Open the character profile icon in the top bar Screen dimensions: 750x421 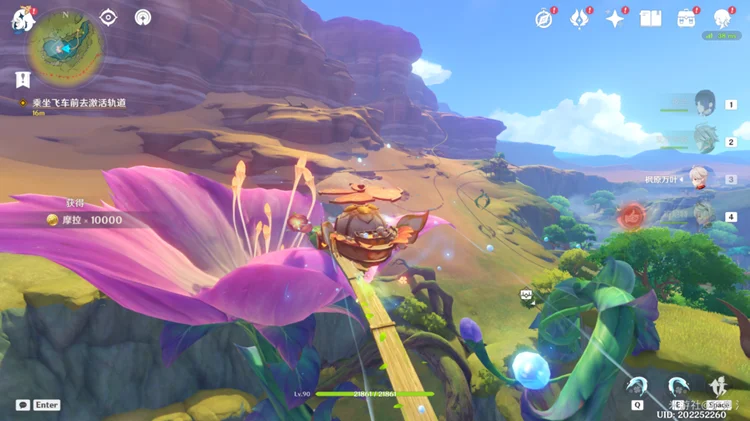coord(721,18)
